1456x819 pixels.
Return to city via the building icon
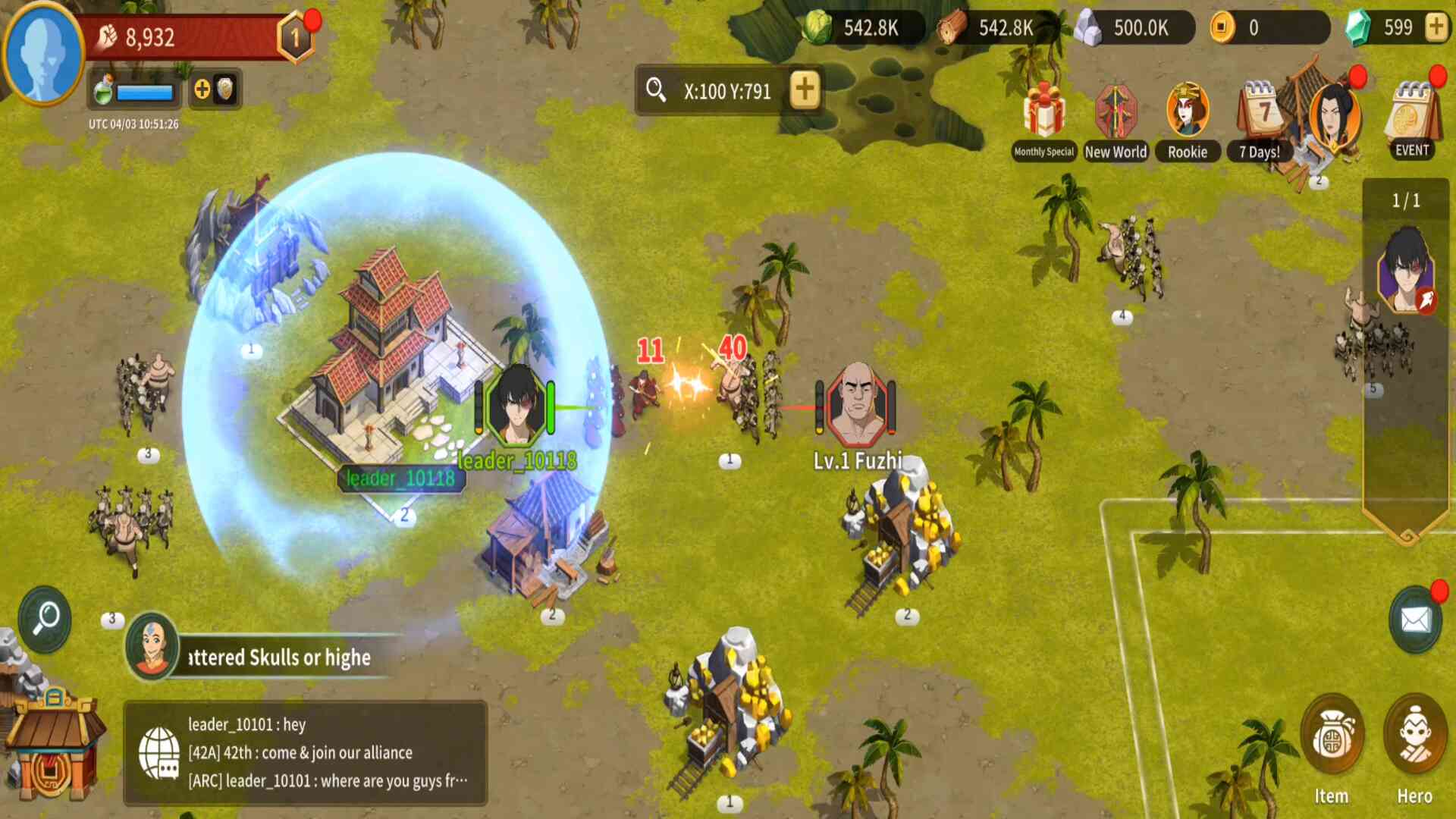point(52,747)
